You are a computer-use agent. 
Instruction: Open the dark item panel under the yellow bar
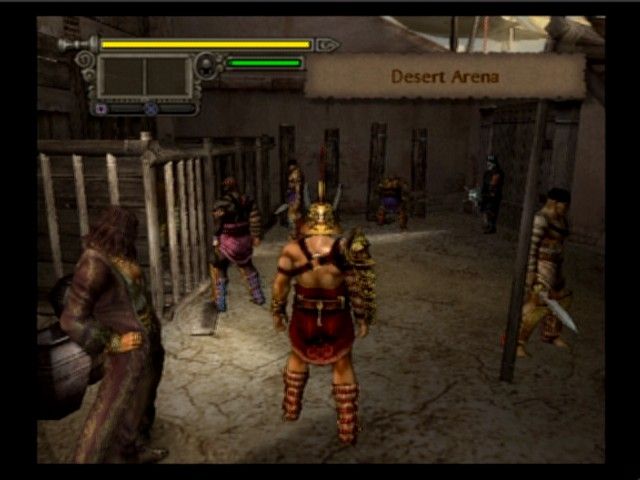pyautogui.click(x=144, y=76)
